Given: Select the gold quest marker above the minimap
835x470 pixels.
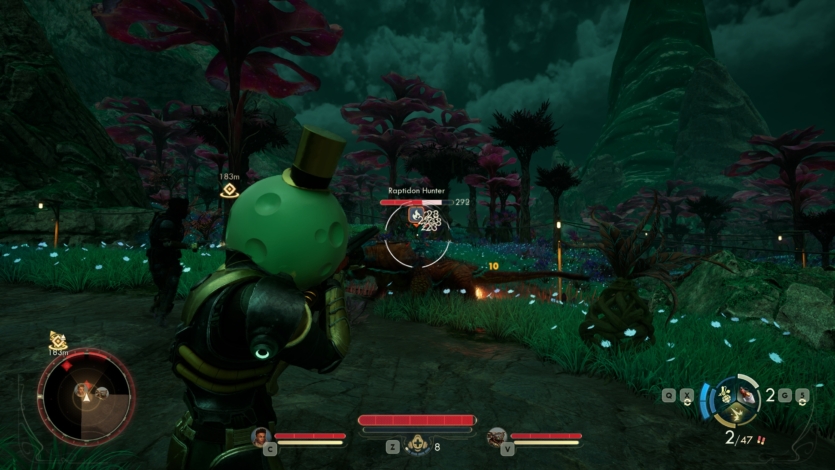Looking at the screenshot, I should pyautogui.click(x=57, y=342).
